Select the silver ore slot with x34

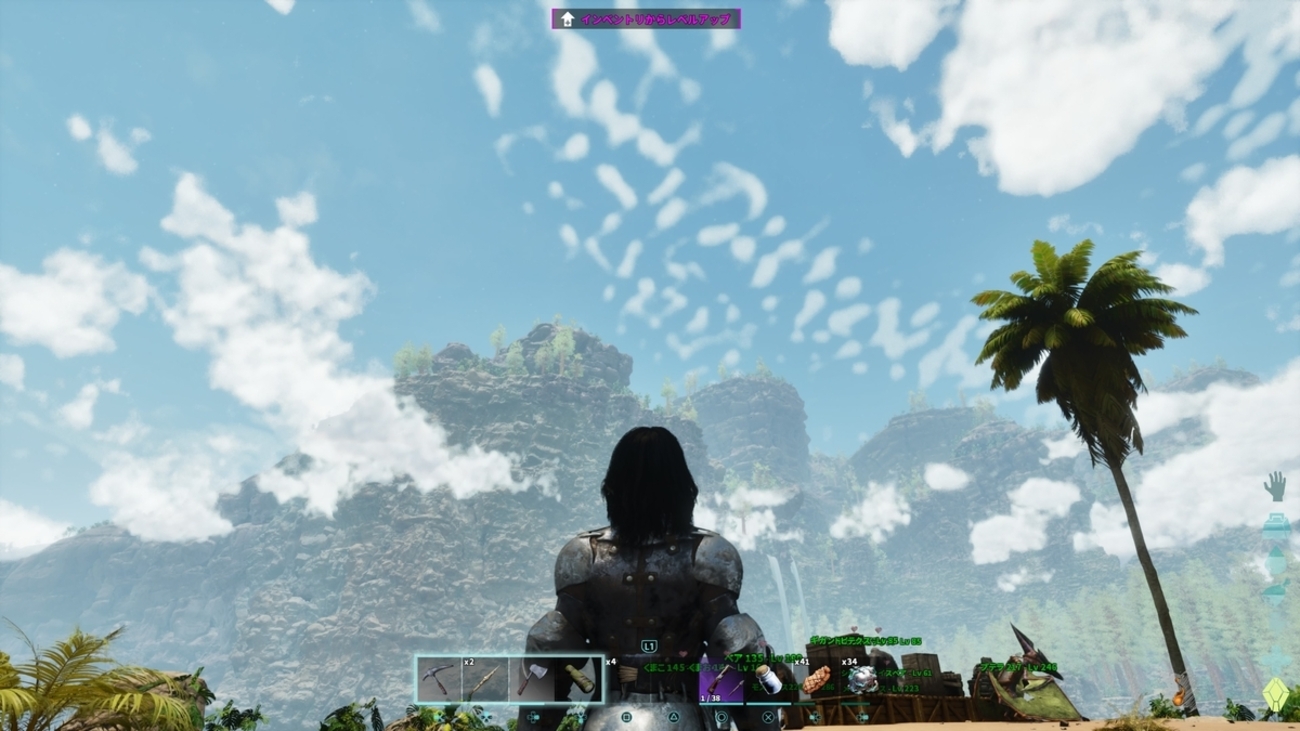pyautogui.click(x=862, y=680)
